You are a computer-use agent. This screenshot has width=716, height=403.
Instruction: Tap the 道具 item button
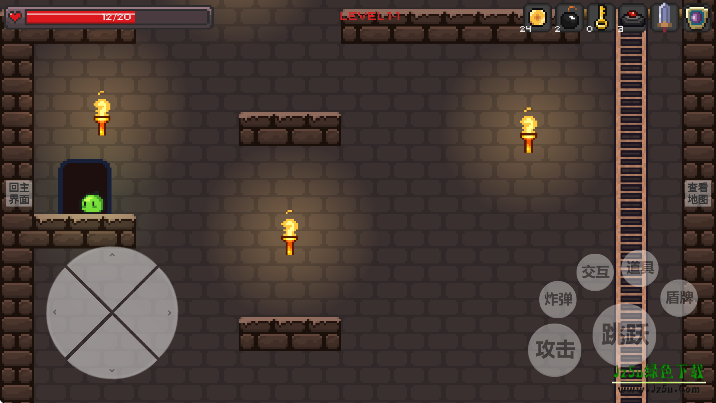[640, 268]
